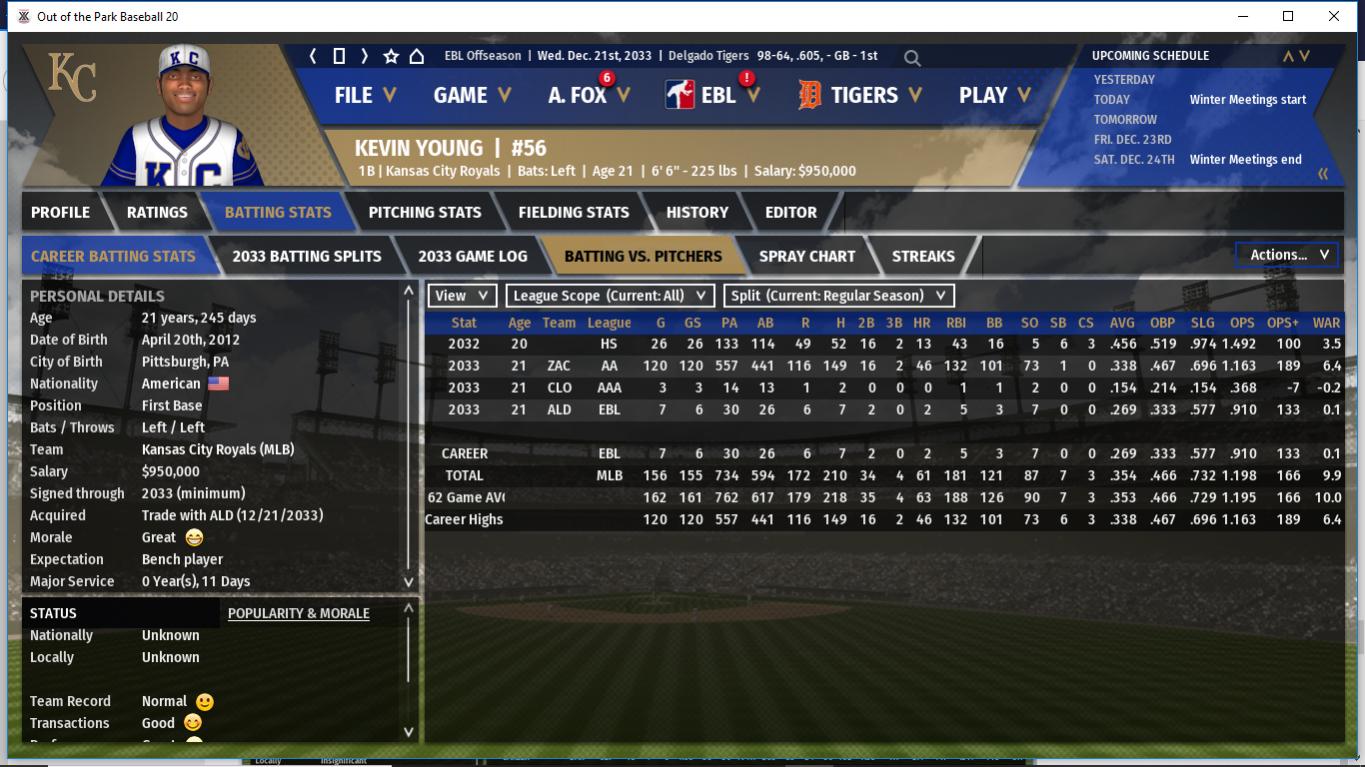Viewport: 1365px width, 767px height.
Task: Open the TIGERS team menu
Action: pyautogui.click(x=861, y=95)
